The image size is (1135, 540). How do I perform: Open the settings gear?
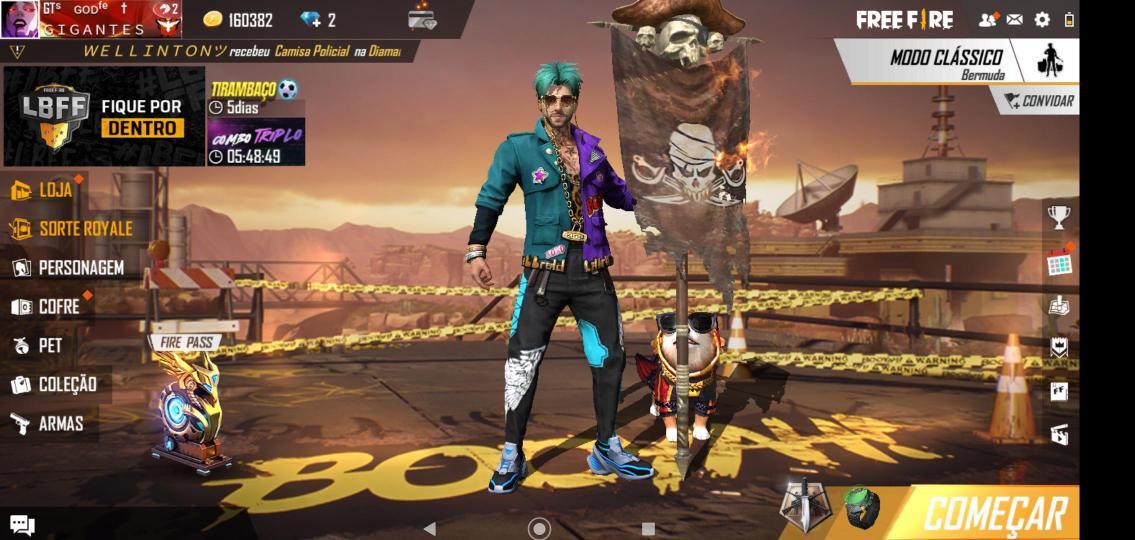(1042, 19)
